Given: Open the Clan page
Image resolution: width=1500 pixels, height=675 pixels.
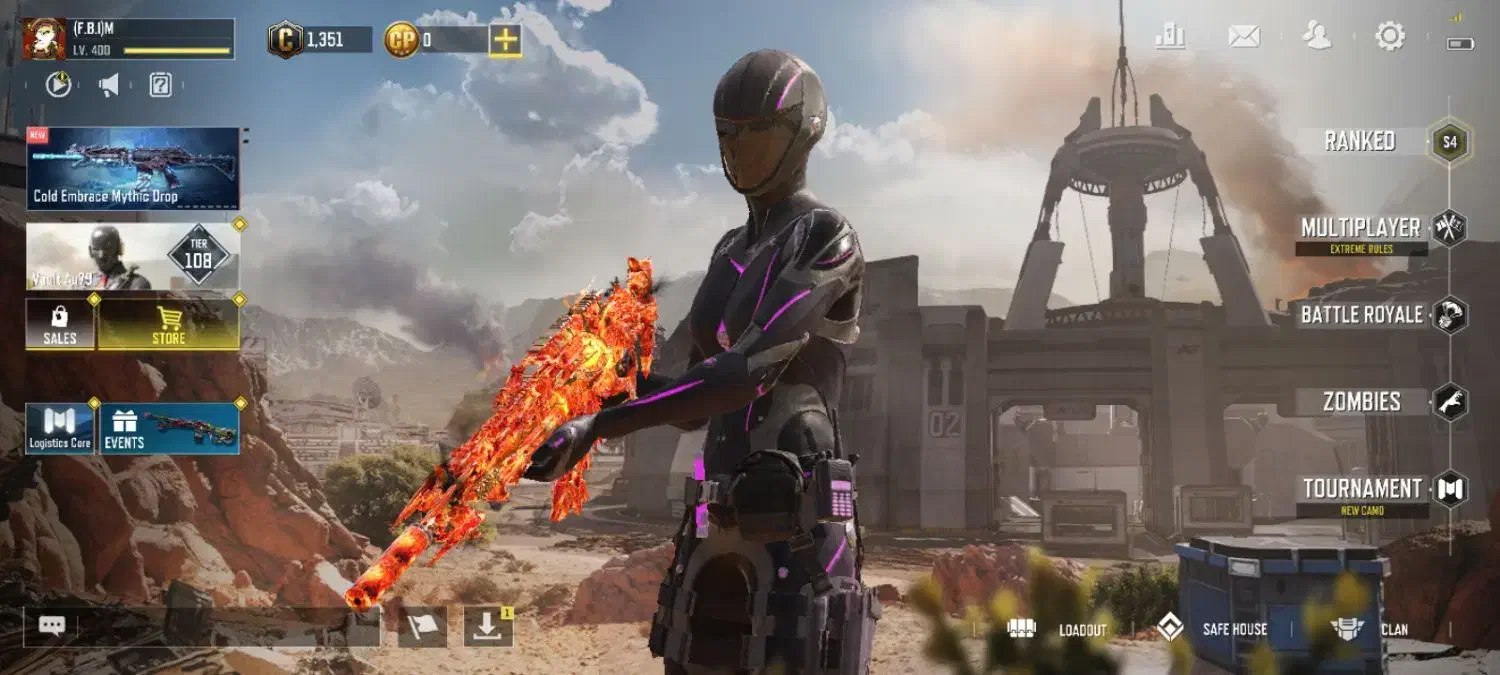Looking at the screenshot, I should [x=1370, y=629].
